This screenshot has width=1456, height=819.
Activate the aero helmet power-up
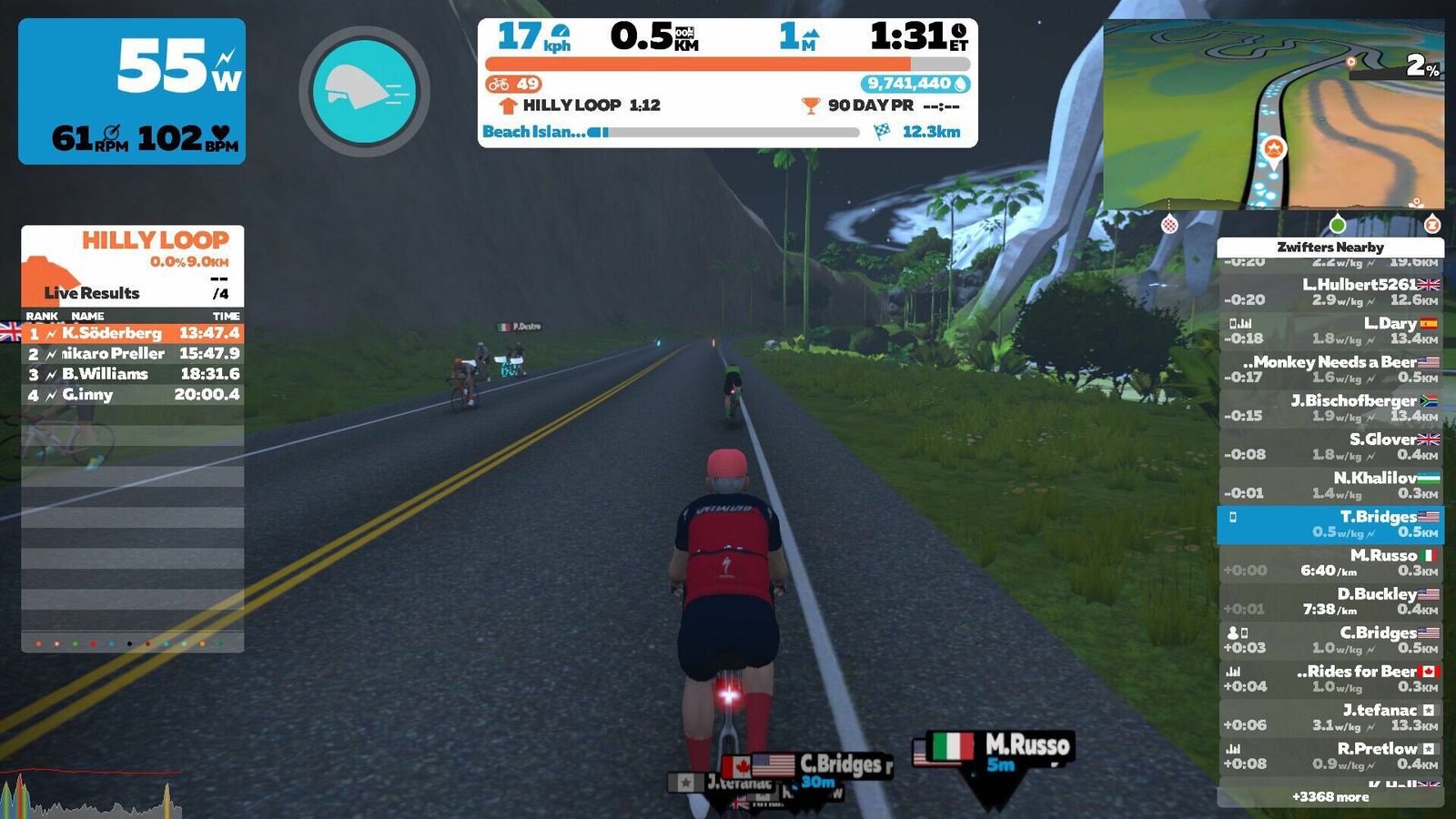[x=364, y=91]
